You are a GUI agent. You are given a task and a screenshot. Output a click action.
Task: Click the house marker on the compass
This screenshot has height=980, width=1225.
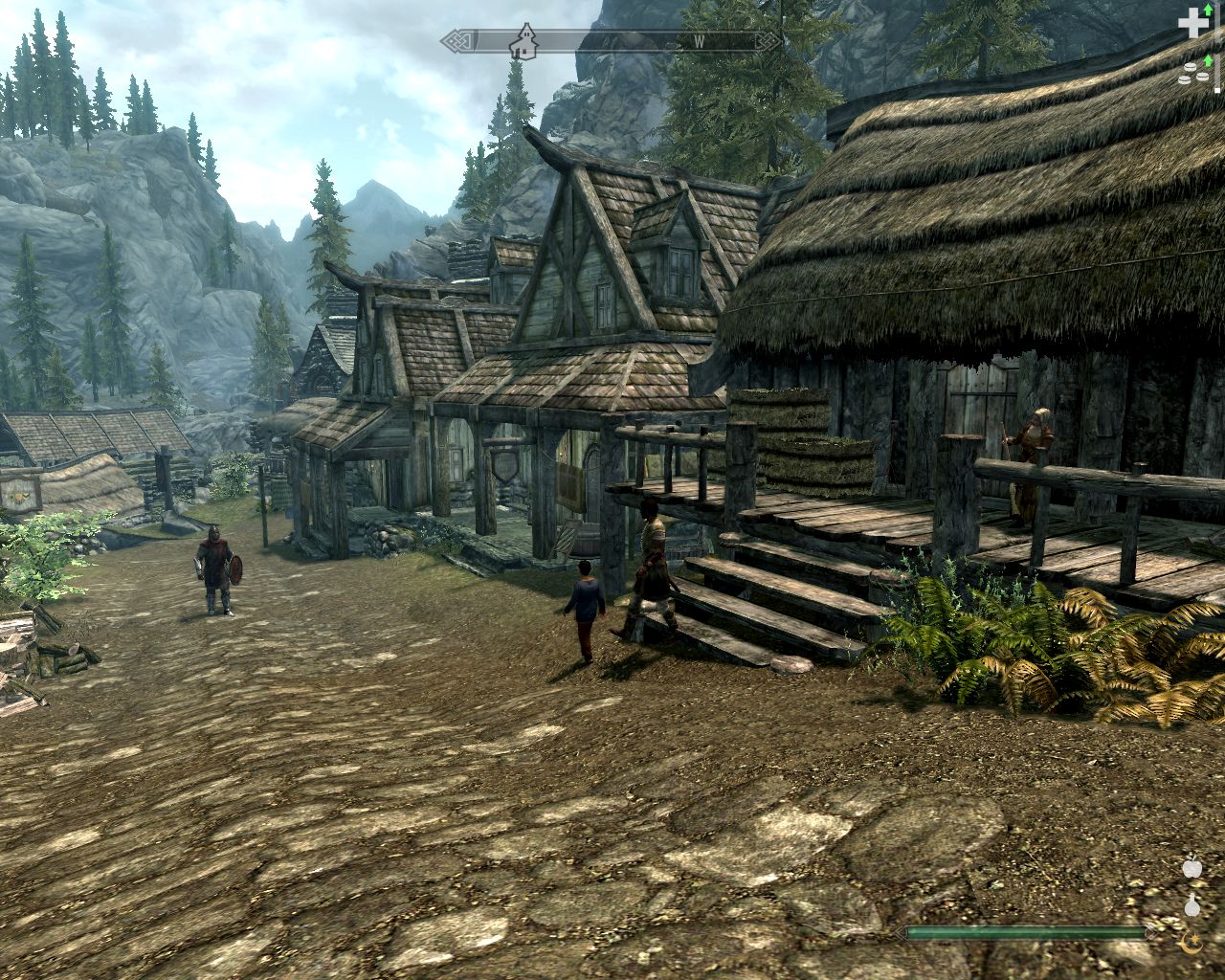pyautogui.click(x=523, y=41)
